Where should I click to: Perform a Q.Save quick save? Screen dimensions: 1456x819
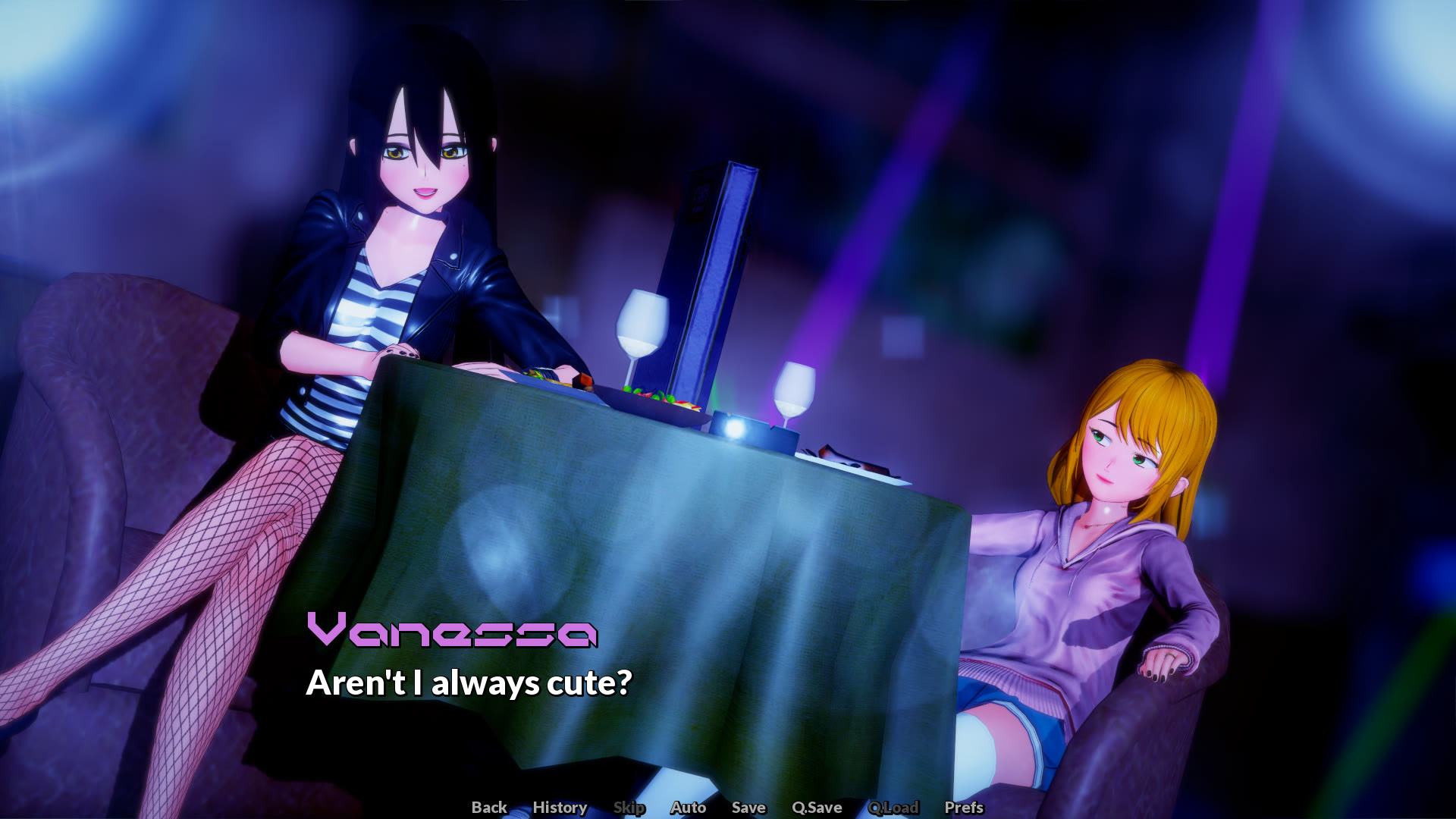(815, 808)
